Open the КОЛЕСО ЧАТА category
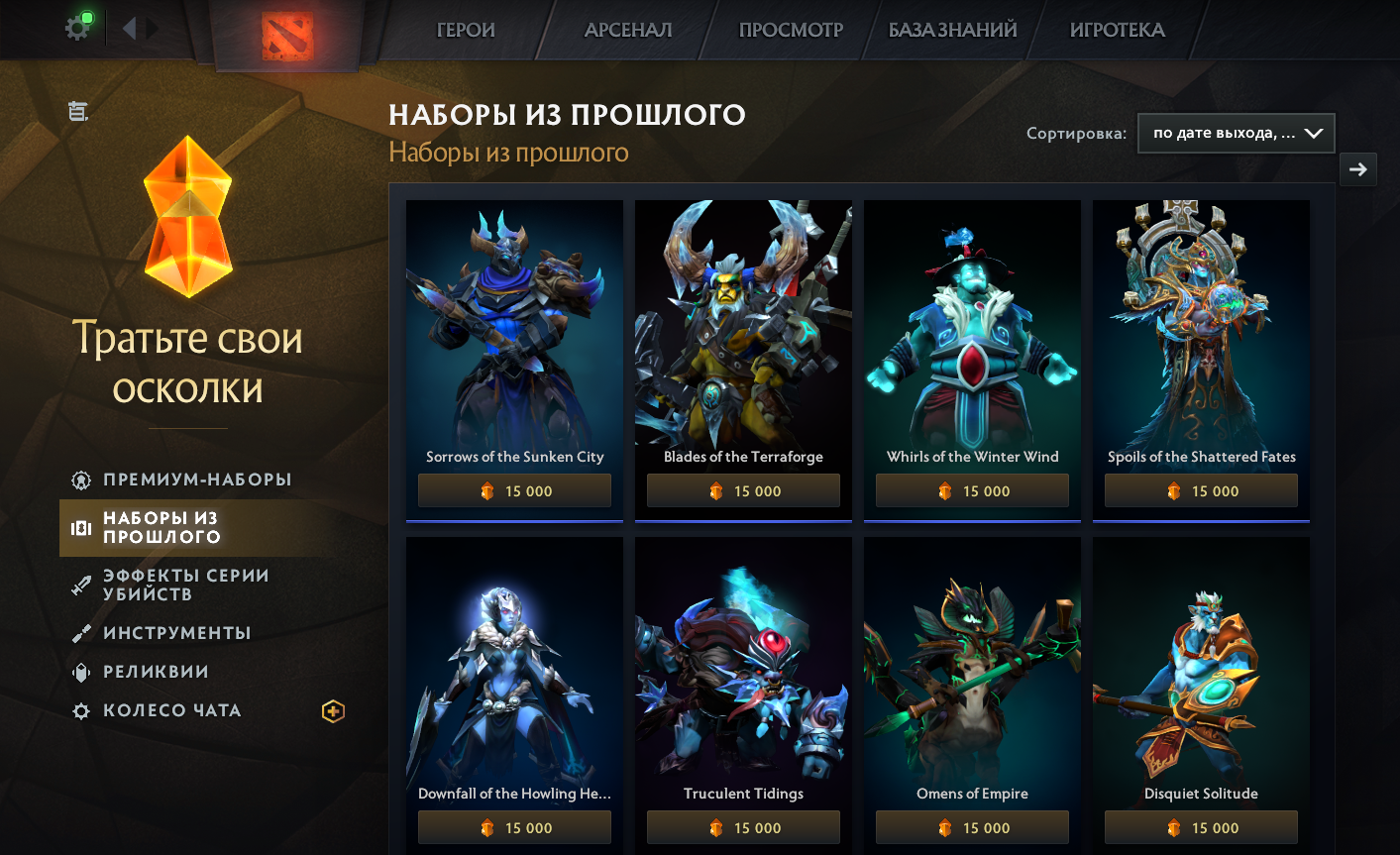 pyautogui.click(x=171, y=710)
